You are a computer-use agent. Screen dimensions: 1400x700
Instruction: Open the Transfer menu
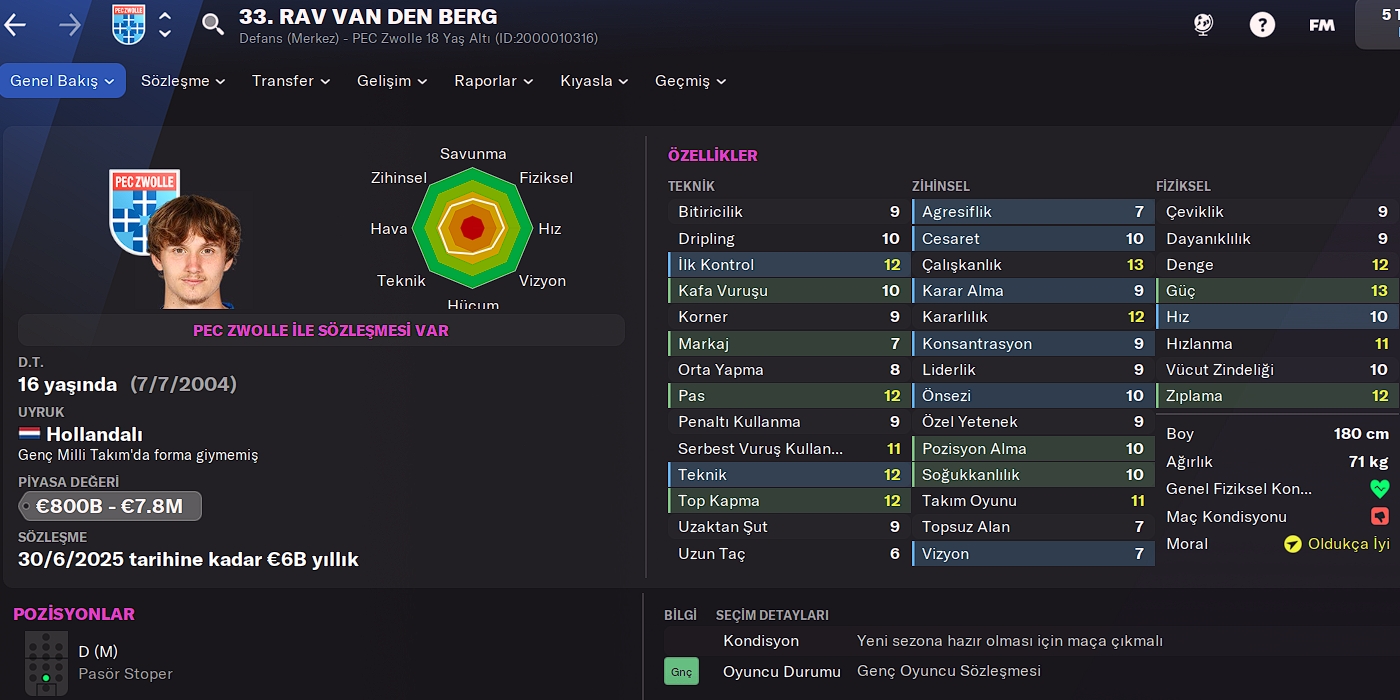pyautogui.click(x=291, y=81)
